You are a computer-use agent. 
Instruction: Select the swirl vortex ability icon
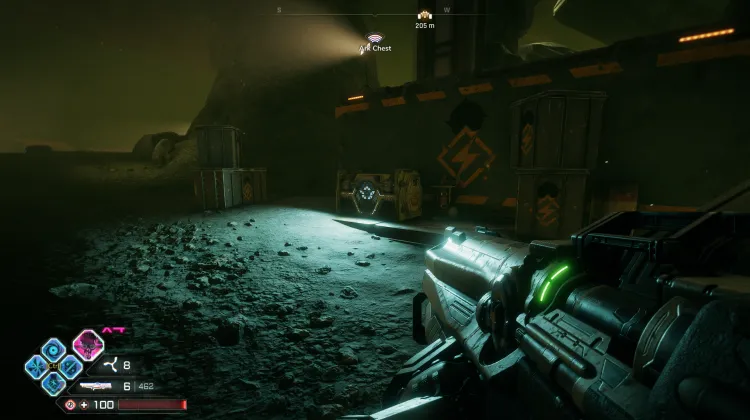53,349
